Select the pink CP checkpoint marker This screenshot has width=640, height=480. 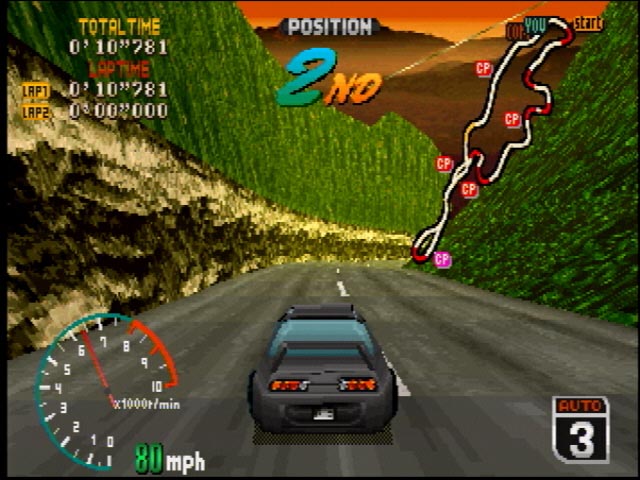443,260
